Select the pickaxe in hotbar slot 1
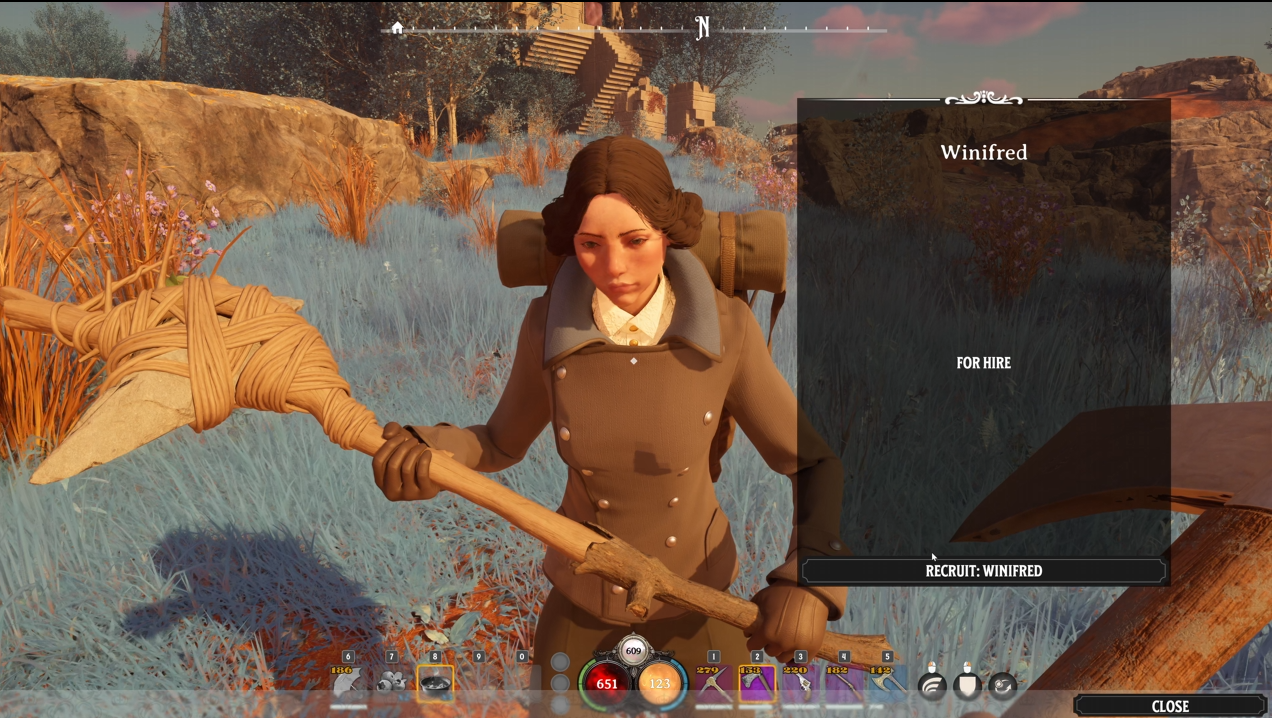The height and width of the screenshot is (718, 1272). pyautogui.click(x=713, y=683)
